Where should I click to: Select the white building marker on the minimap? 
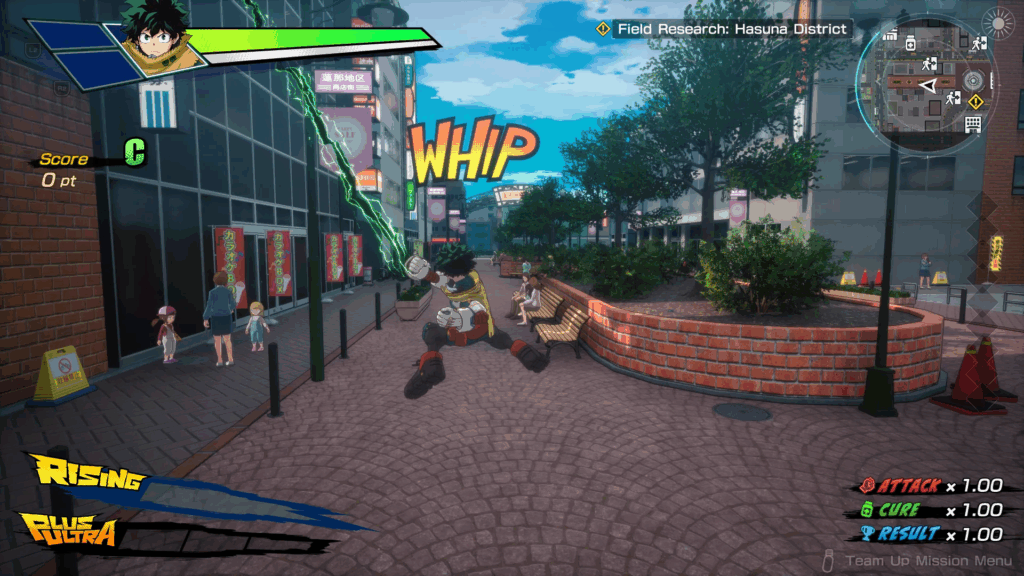(972, 124)
